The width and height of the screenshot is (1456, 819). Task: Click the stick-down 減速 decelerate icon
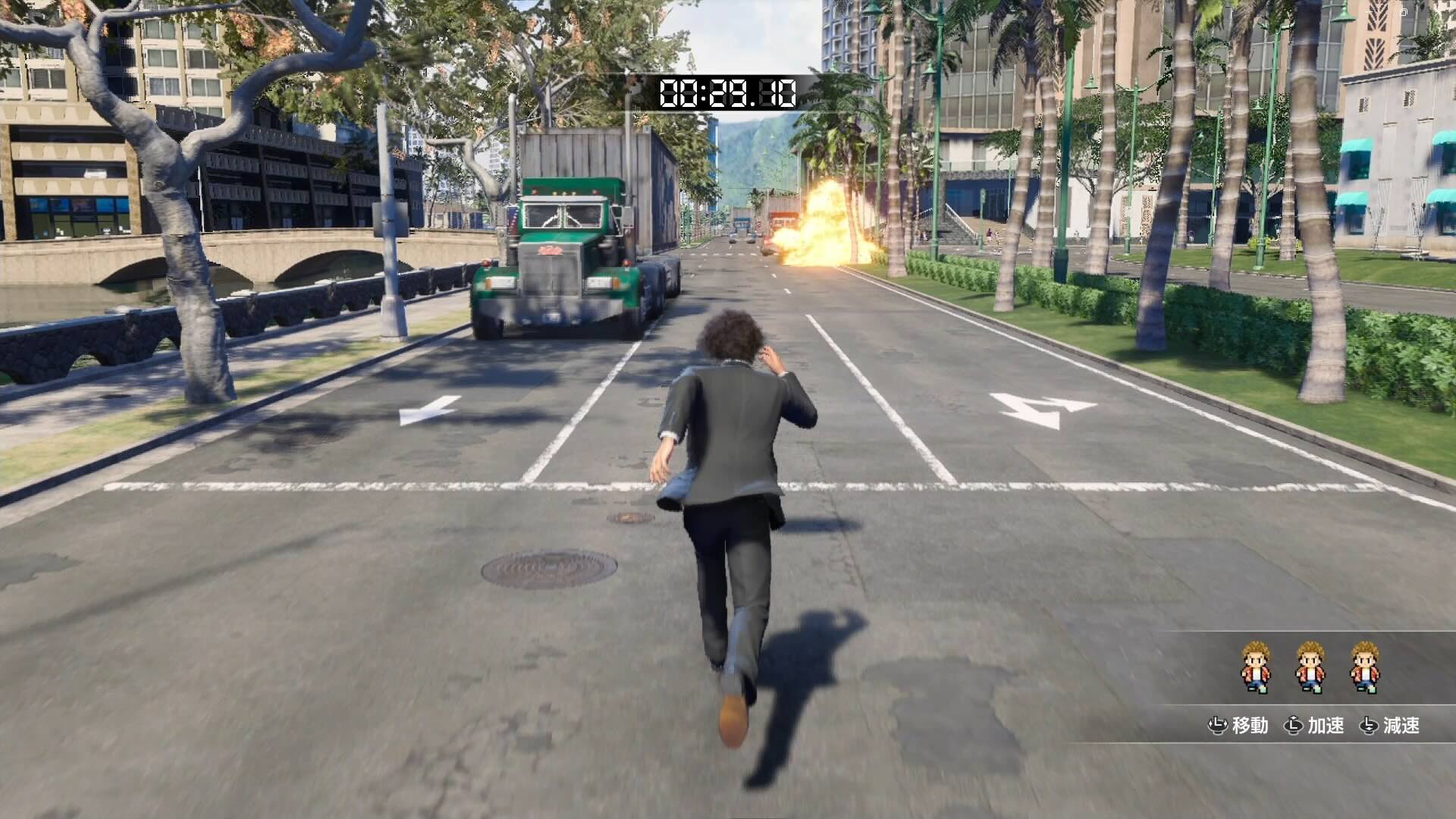pyautogui.click(x=1370, y=725)
